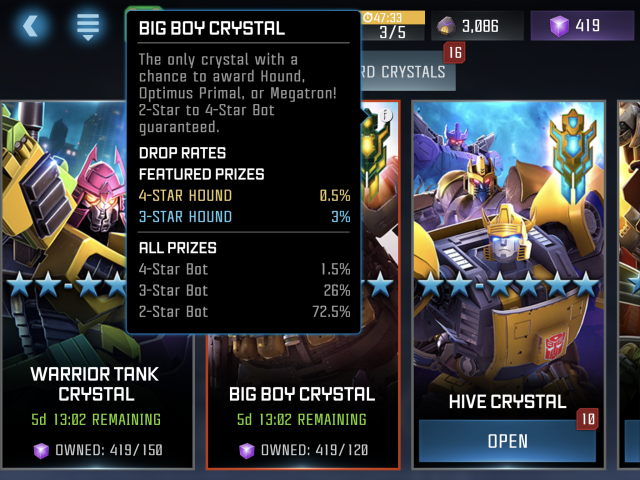Viewport: 640px width, 480px height.
Task: Tap the gold currency counter
Action: pos(477,26)
